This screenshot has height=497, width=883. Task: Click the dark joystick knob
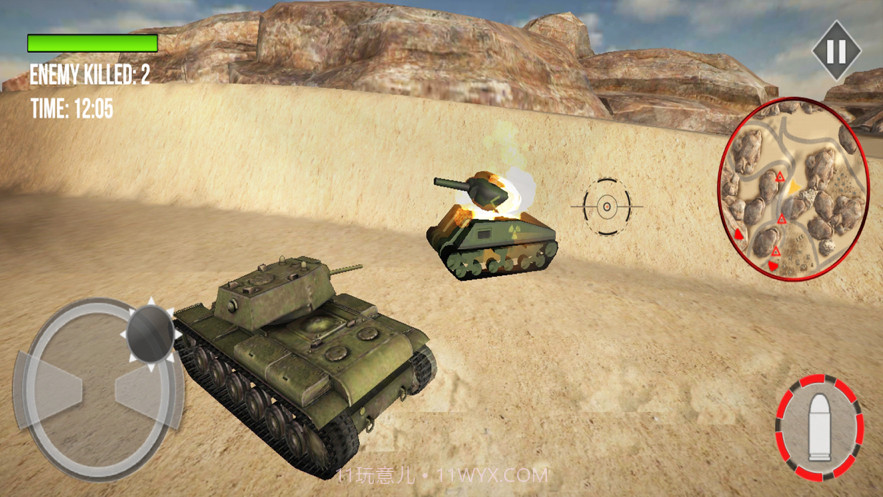tap(152, 329)
